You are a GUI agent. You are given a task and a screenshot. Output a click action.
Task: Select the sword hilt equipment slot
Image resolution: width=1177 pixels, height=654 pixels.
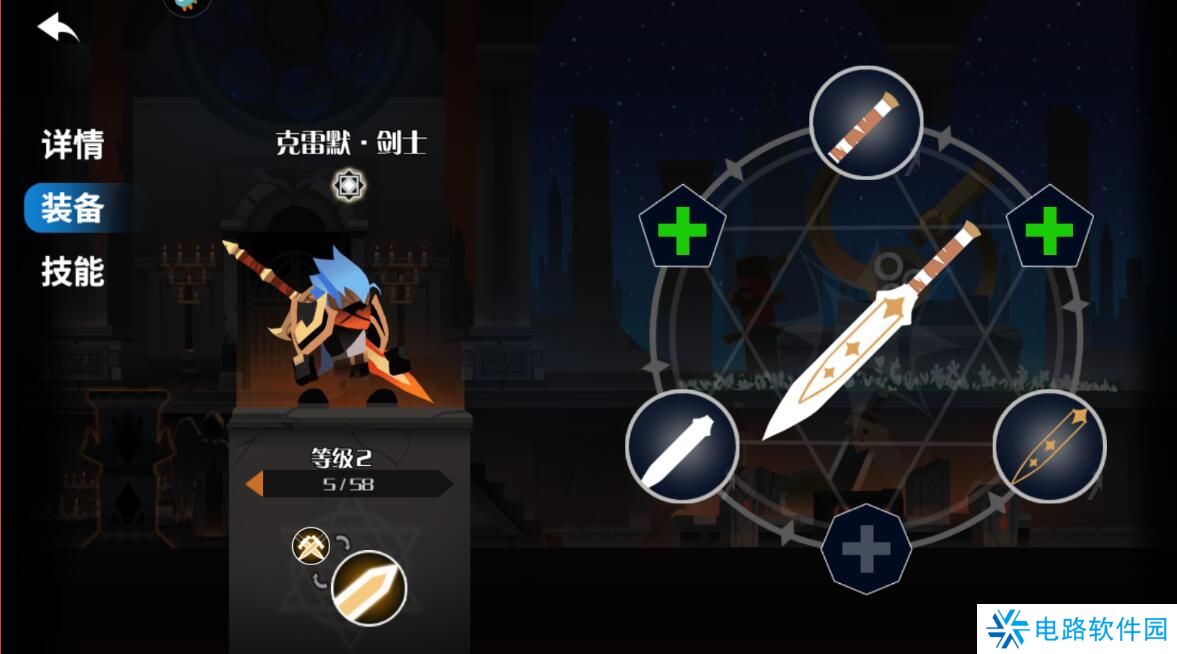865,124
